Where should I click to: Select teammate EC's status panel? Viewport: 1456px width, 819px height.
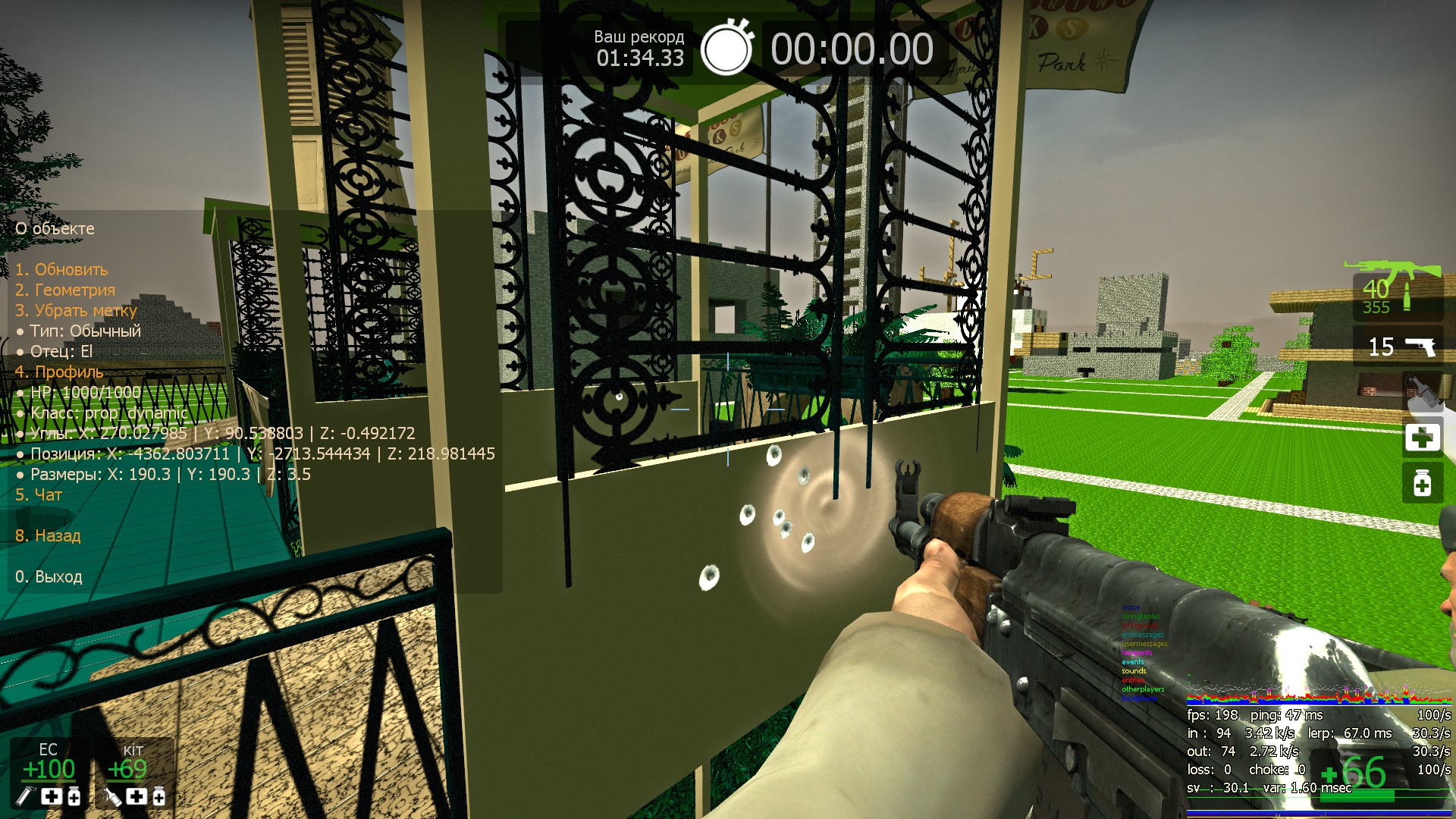pyautogui.click(x=49, y=772)
